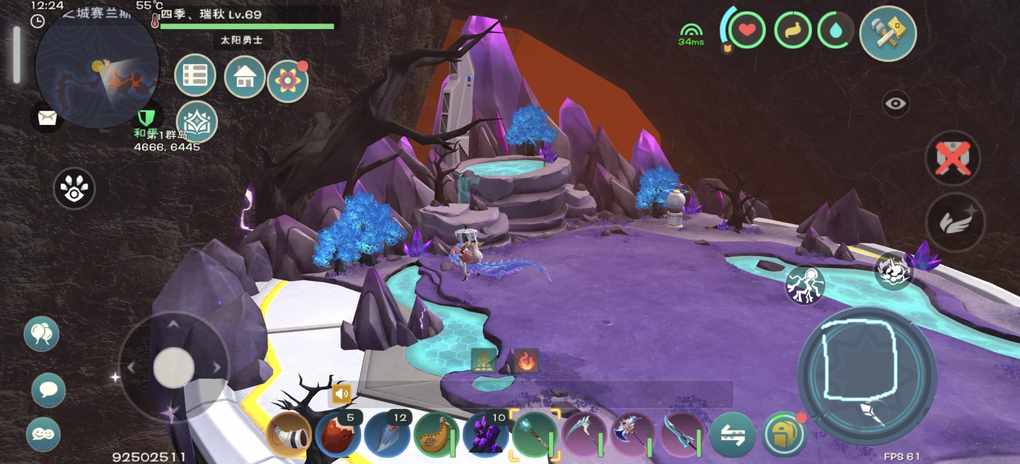Select the purple crystal hotbar slot
1020x464 pixels.
pyautogui.click(x=486, y=435)
